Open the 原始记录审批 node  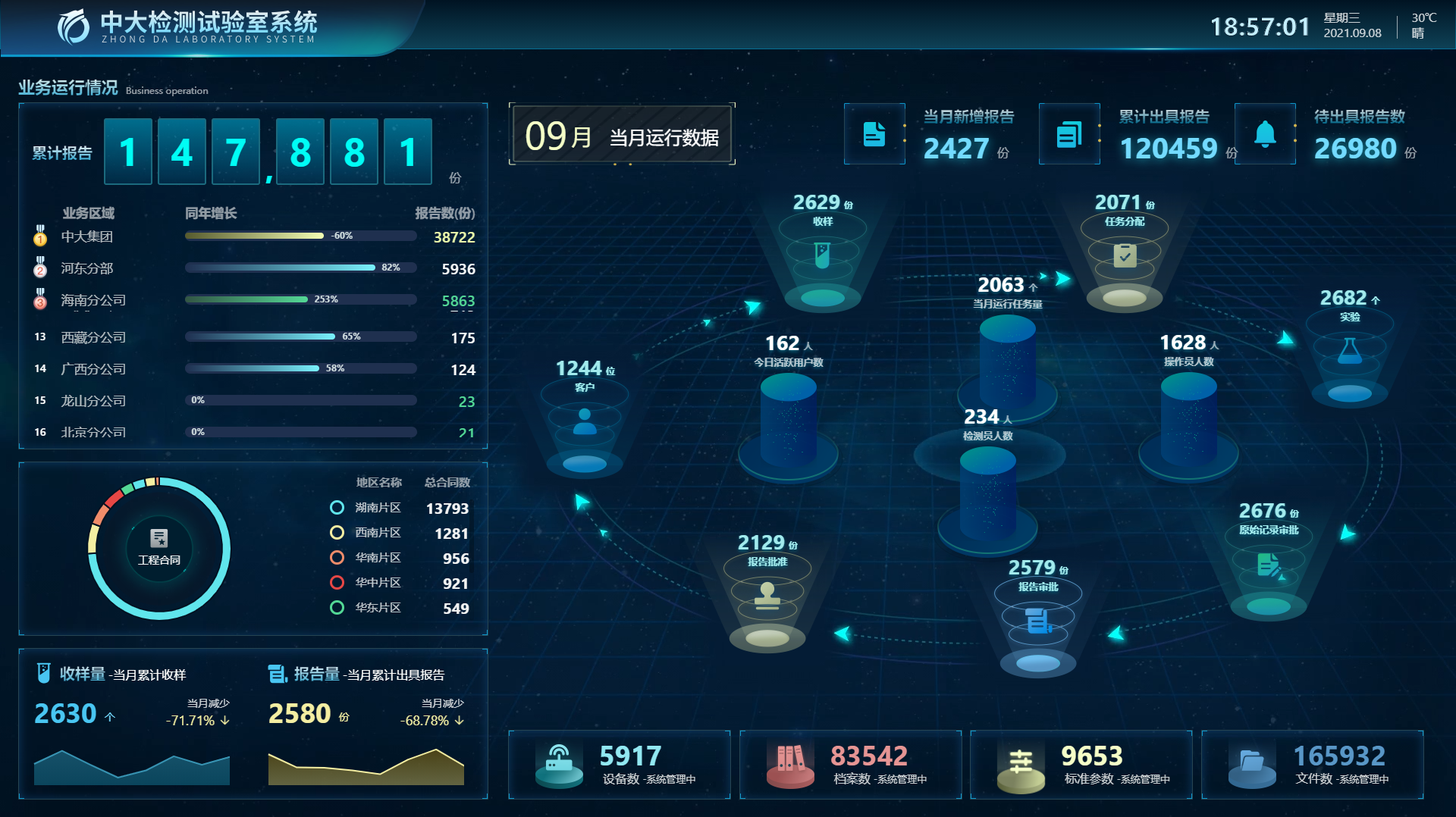coord(1269,565)
